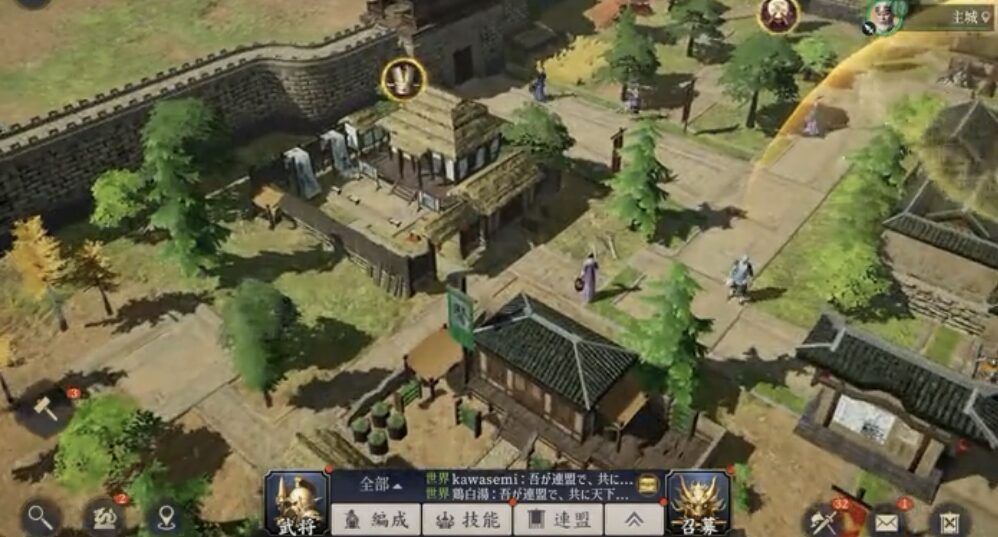Open the banner flag icon
998x537 pixels.
point(948,521)
